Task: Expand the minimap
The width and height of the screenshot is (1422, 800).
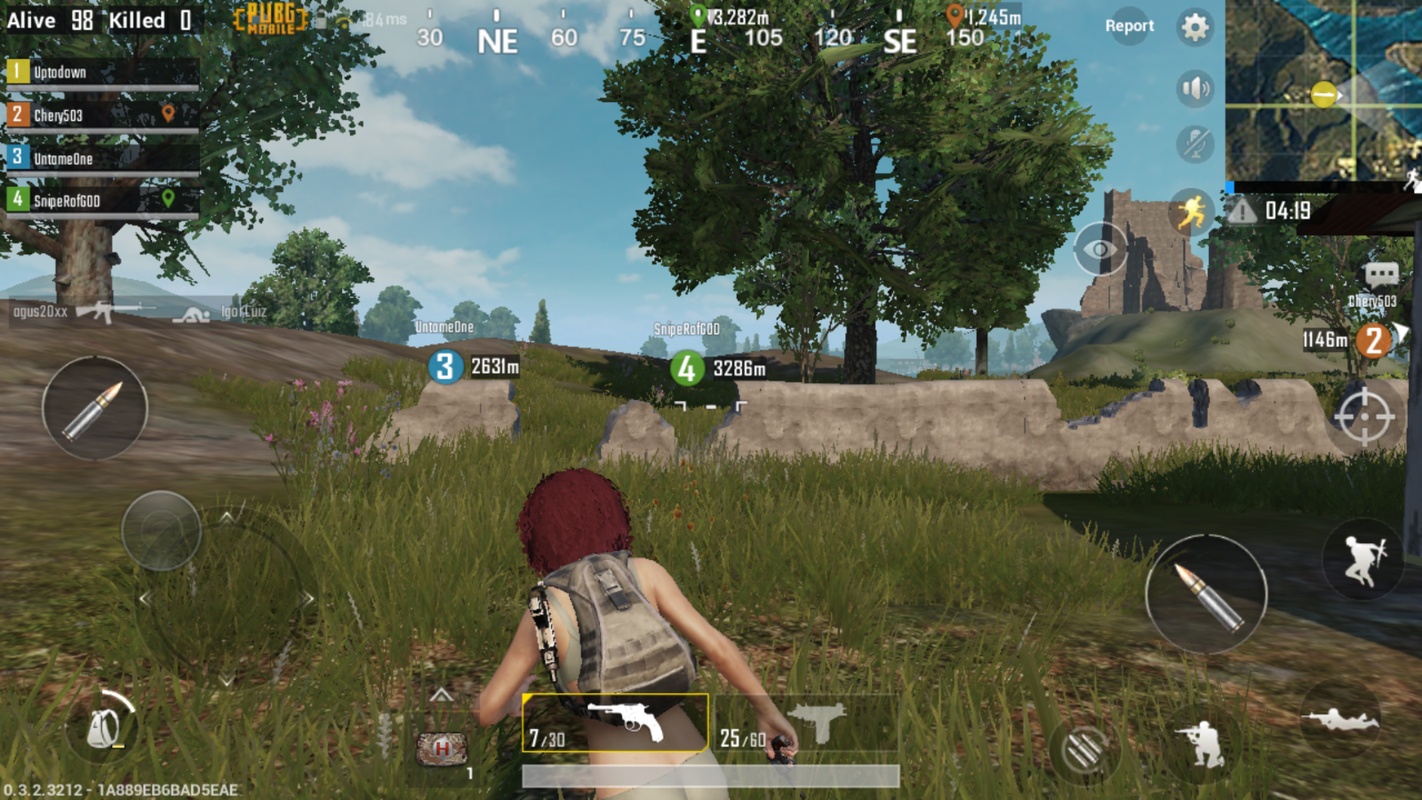Action: click(1323, 90)
